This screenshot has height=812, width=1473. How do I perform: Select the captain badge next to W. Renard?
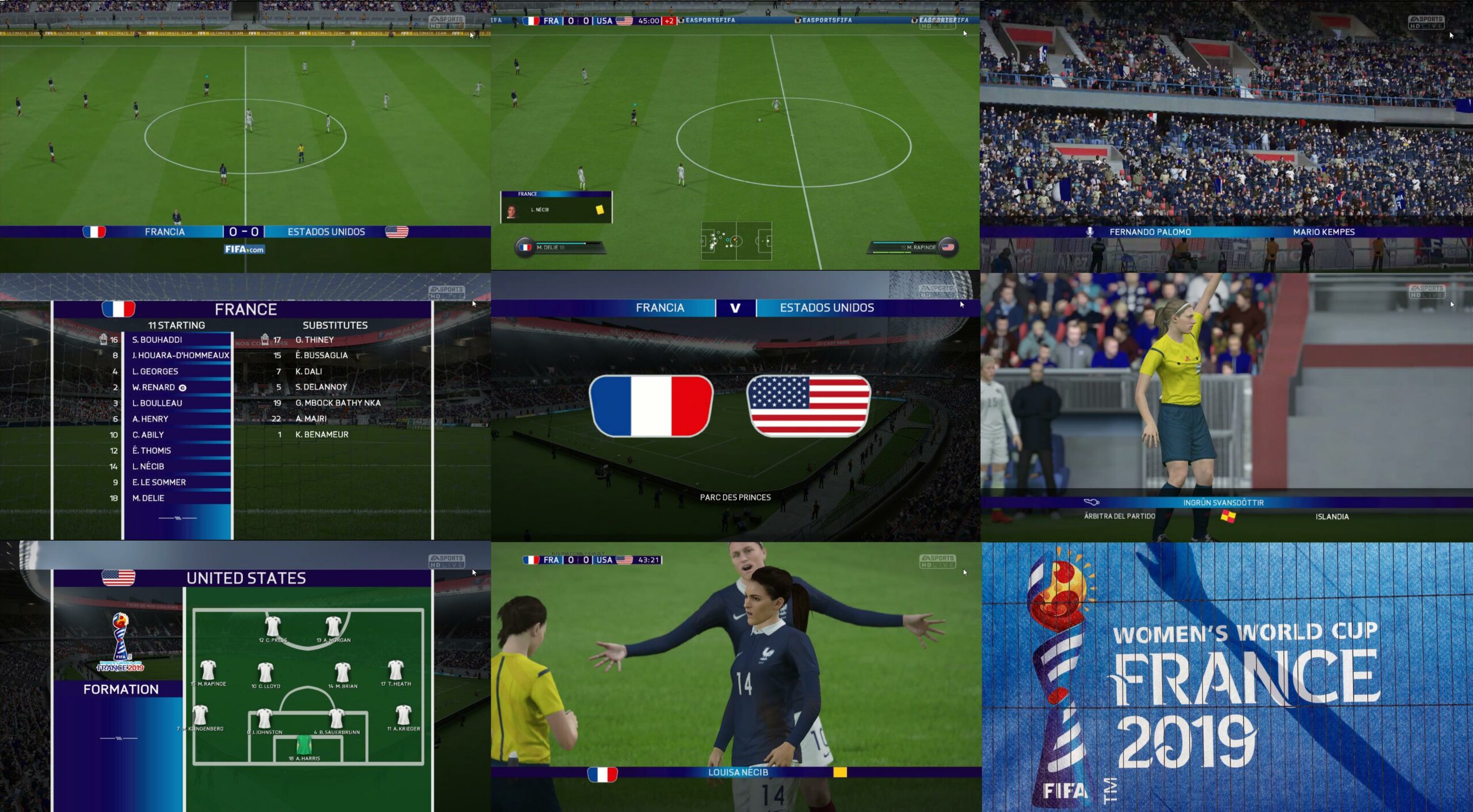pos(184,387)
